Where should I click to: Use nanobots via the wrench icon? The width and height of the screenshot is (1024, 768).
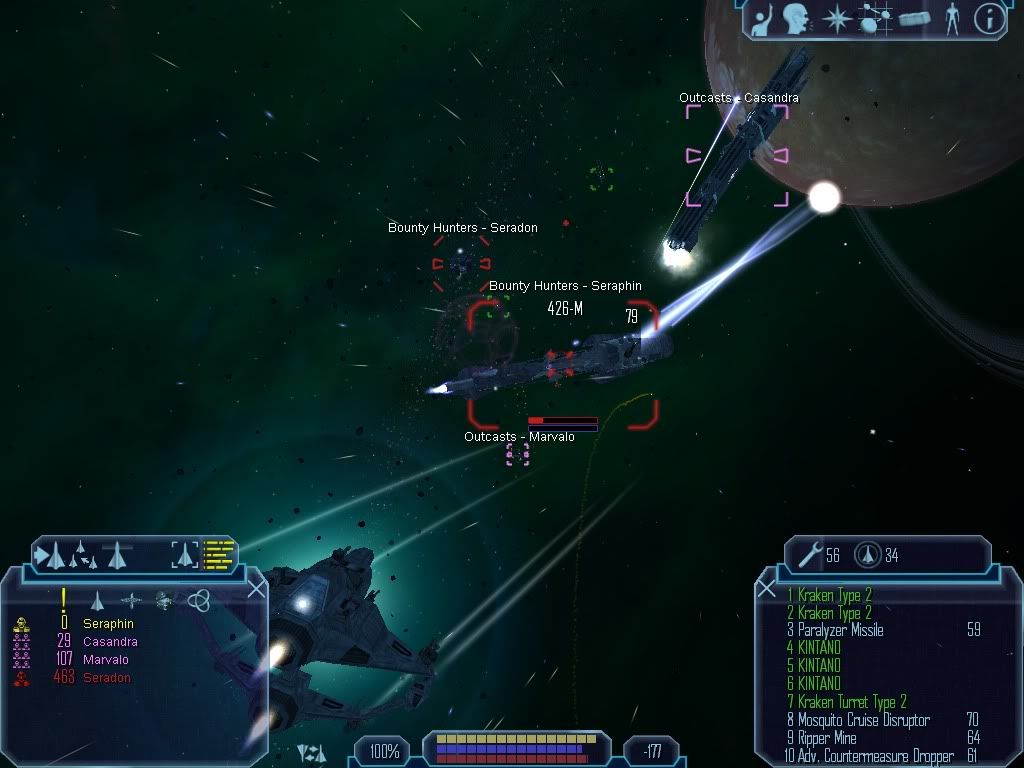[x=808, y=555]
